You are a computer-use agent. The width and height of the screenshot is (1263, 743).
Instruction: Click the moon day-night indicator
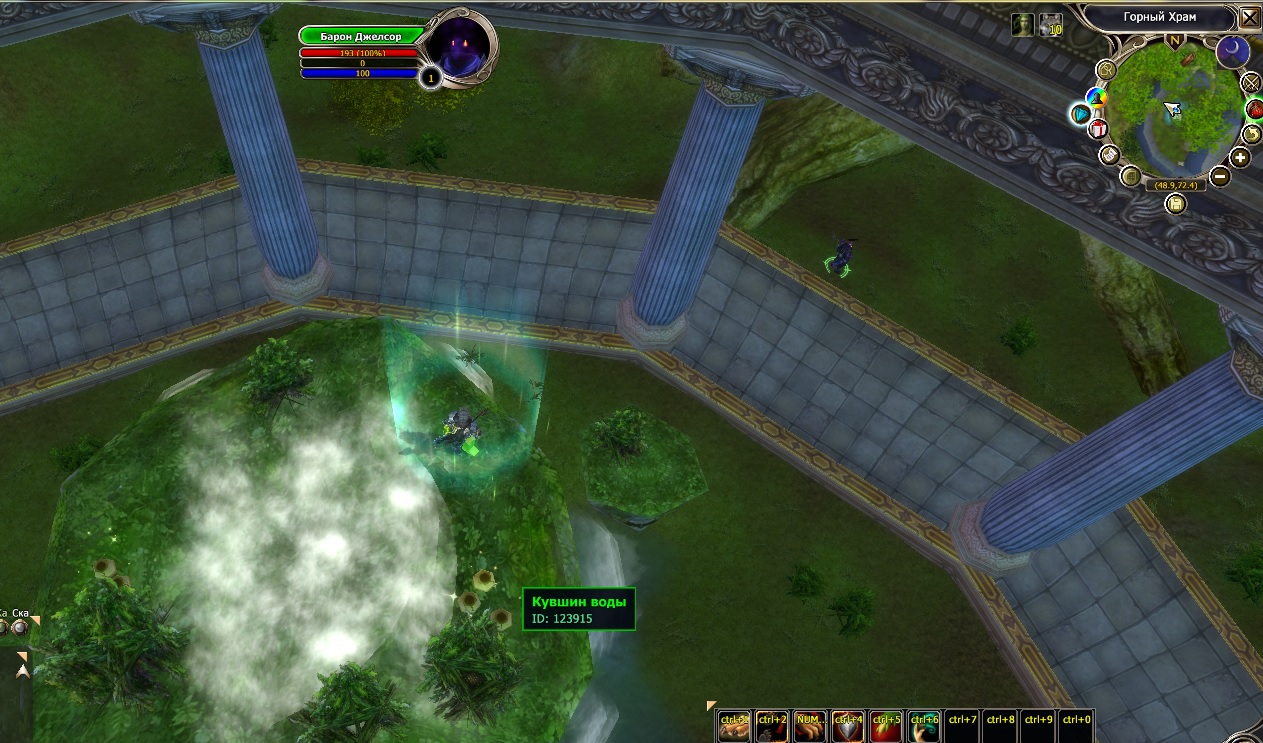coord(1232,52)
